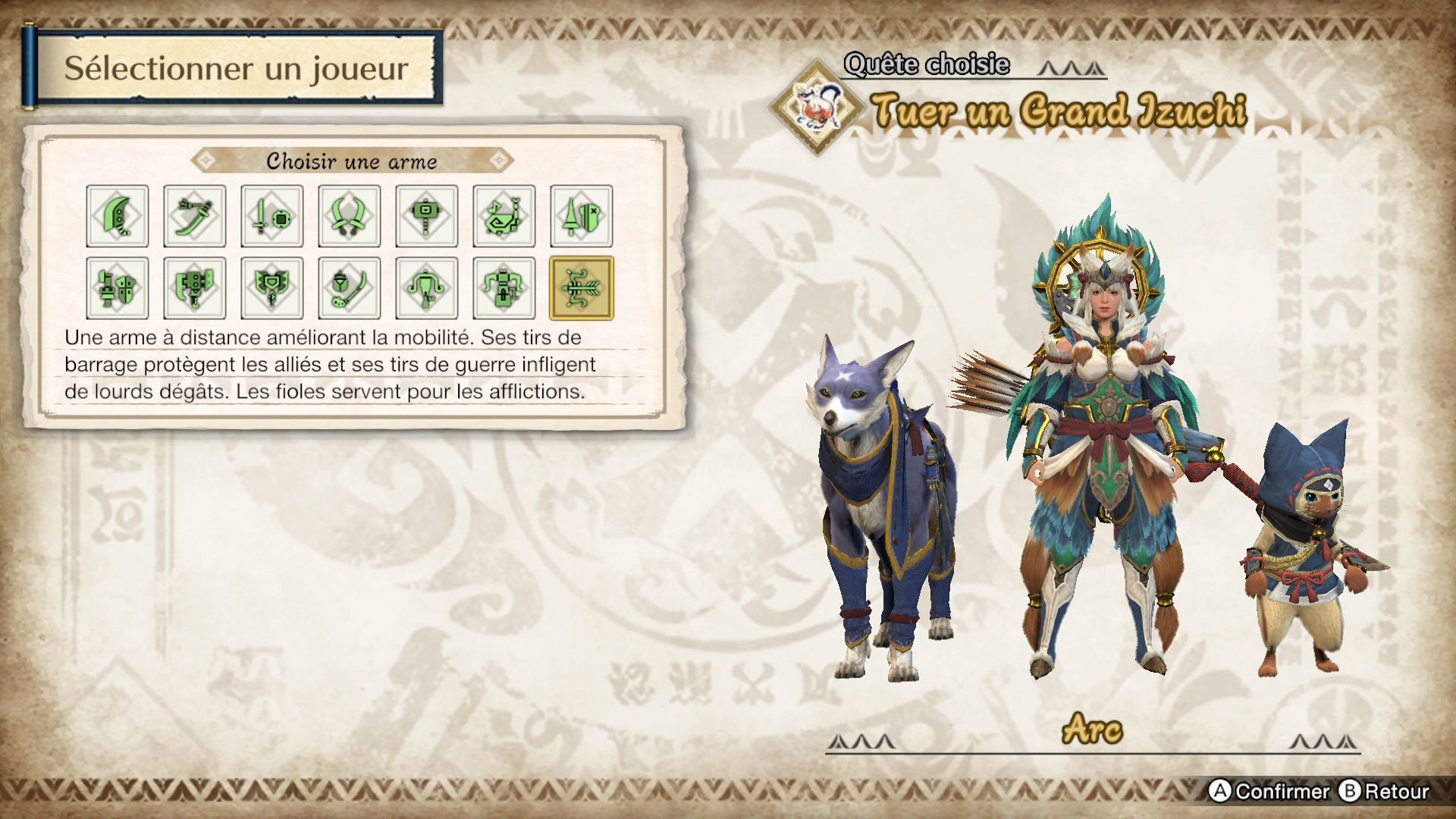Choose the Sword and Shield icon
Viewport: 1456px width, 819px height.
pyautogui.click(x=272, y=217)
